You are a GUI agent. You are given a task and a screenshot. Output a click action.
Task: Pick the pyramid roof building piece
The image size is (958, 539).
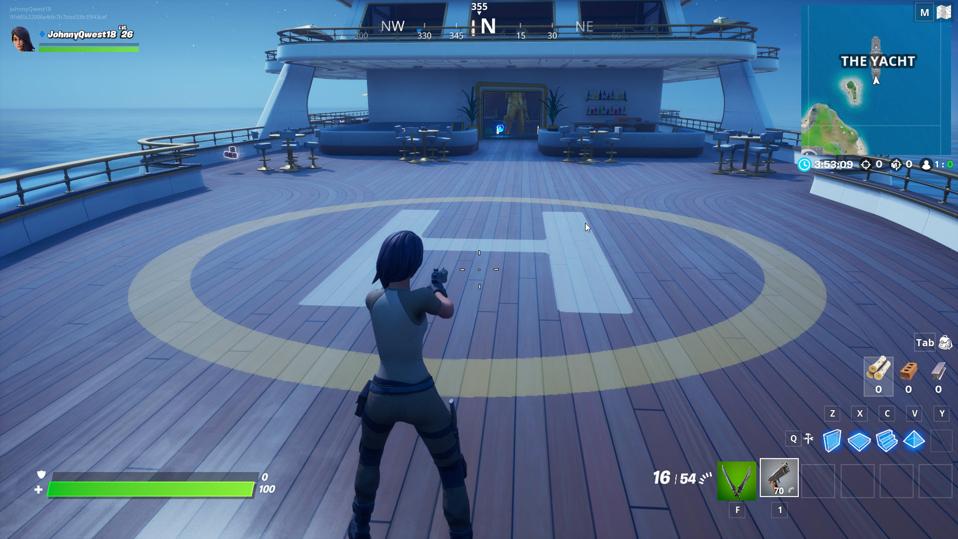tap(914, 440)
